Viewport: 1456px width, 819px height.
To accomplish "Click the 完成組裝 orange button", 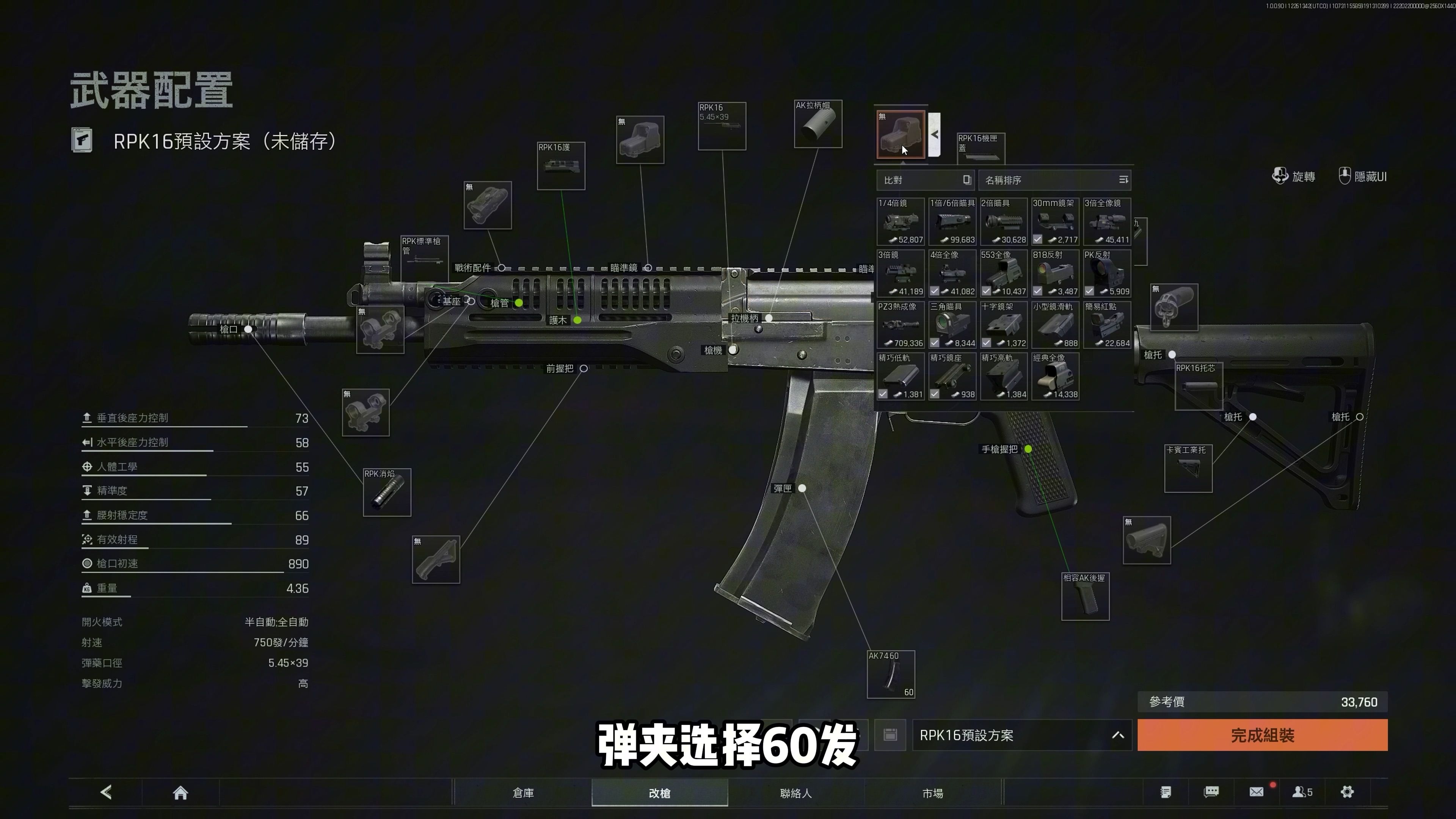I will [1261, 735].
